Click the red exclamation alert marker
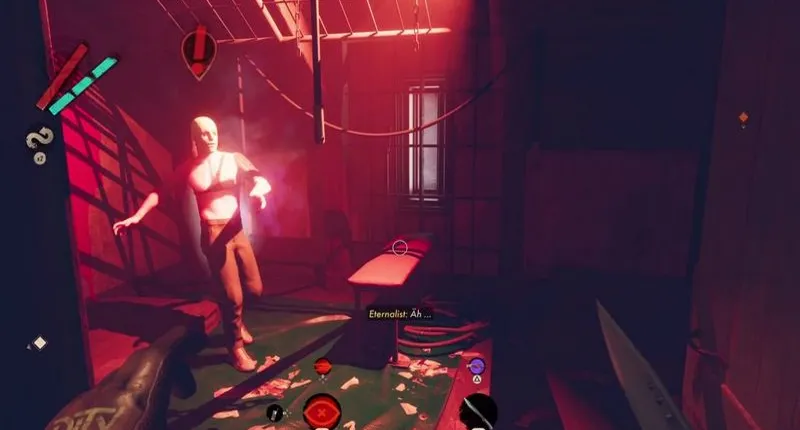This screenshot has width=800, height=430. click(x=198, y=51)
